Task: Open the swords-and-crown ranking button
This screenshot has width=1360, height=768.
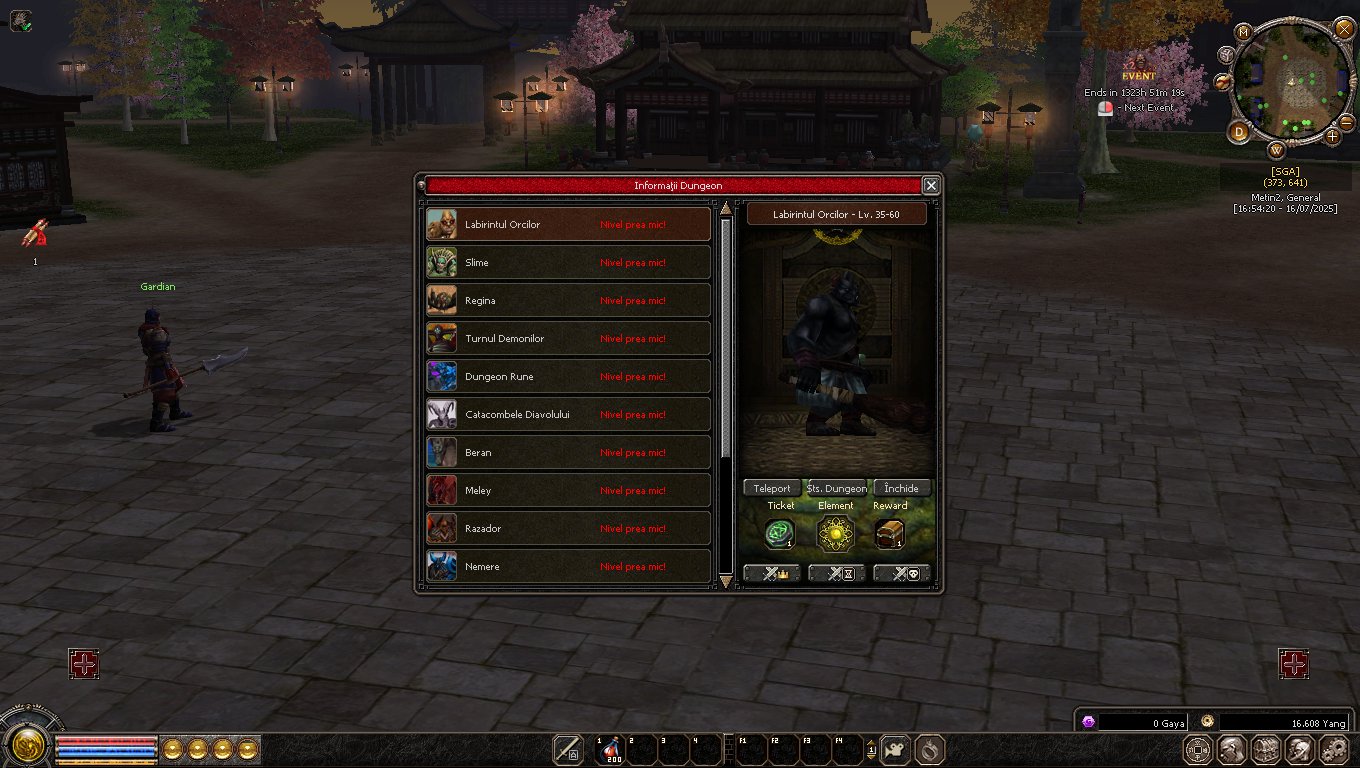Action: pos(771,573)
